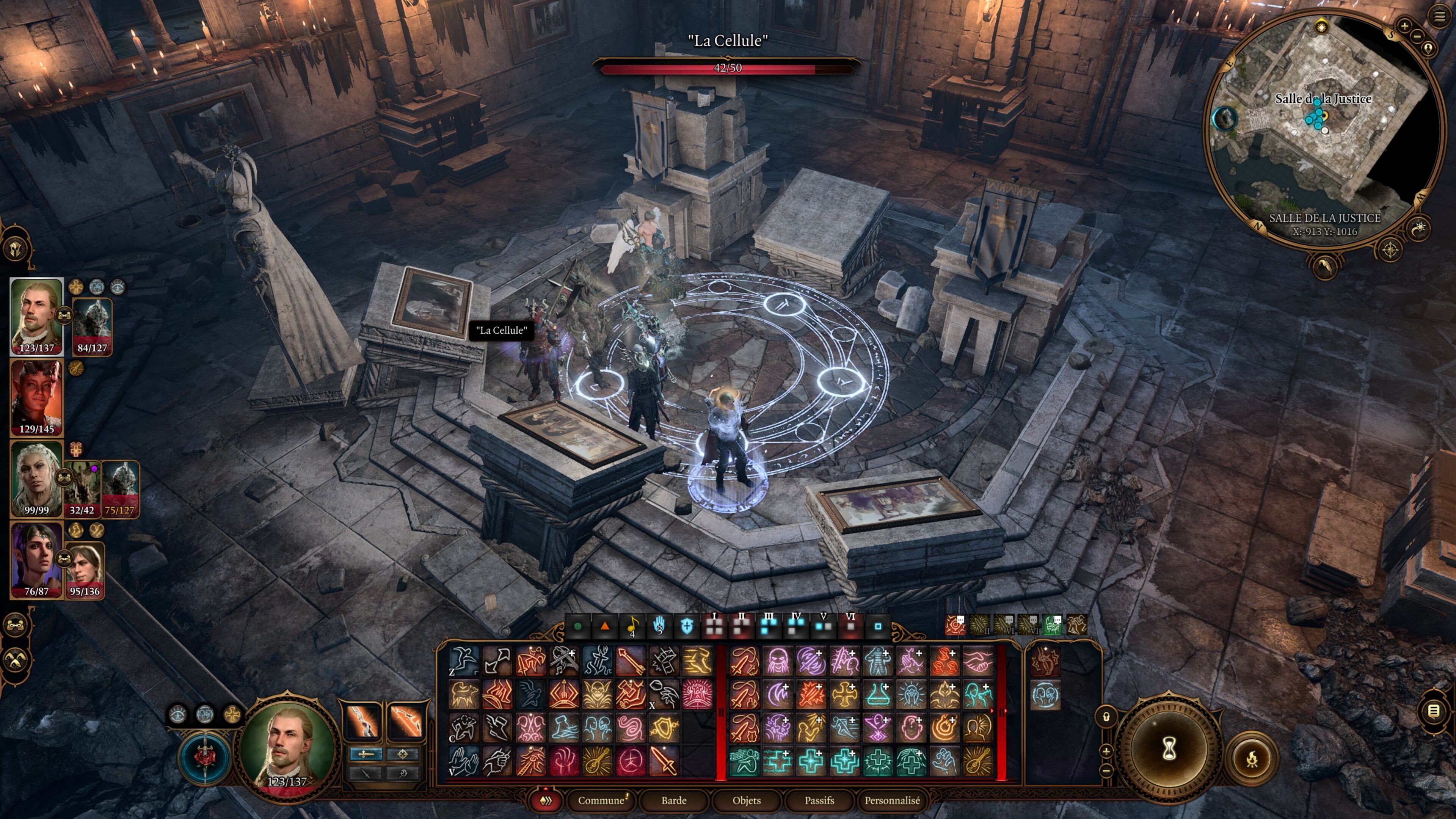
Task: Open the main menu hamburger button
Action: pyautogui.click(x=1439, y=16)
